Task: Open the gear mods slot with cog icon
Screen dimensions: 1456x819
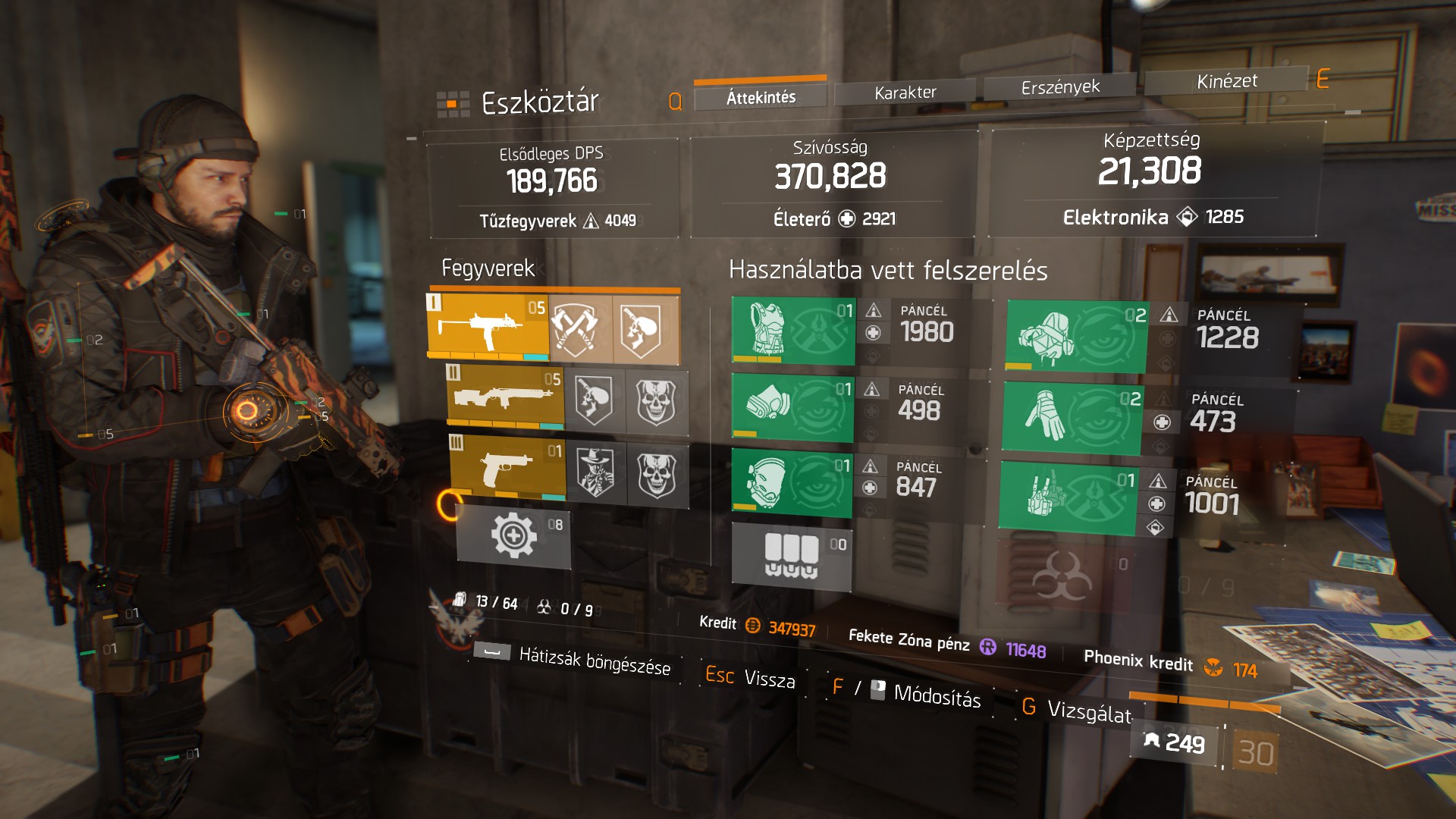Action: point(513,536)
